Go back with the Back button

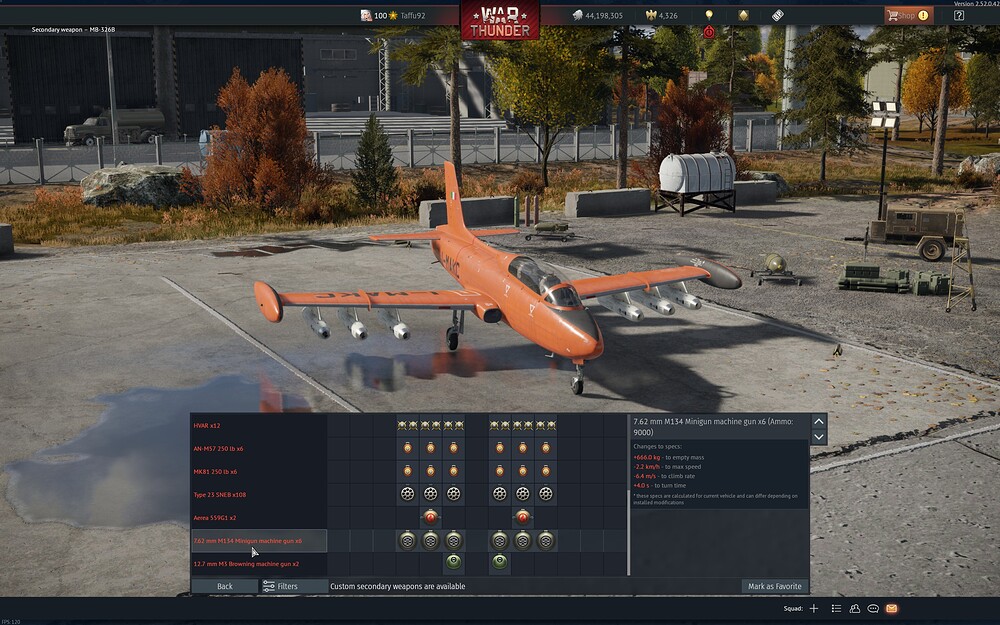(x=224, y=586)
